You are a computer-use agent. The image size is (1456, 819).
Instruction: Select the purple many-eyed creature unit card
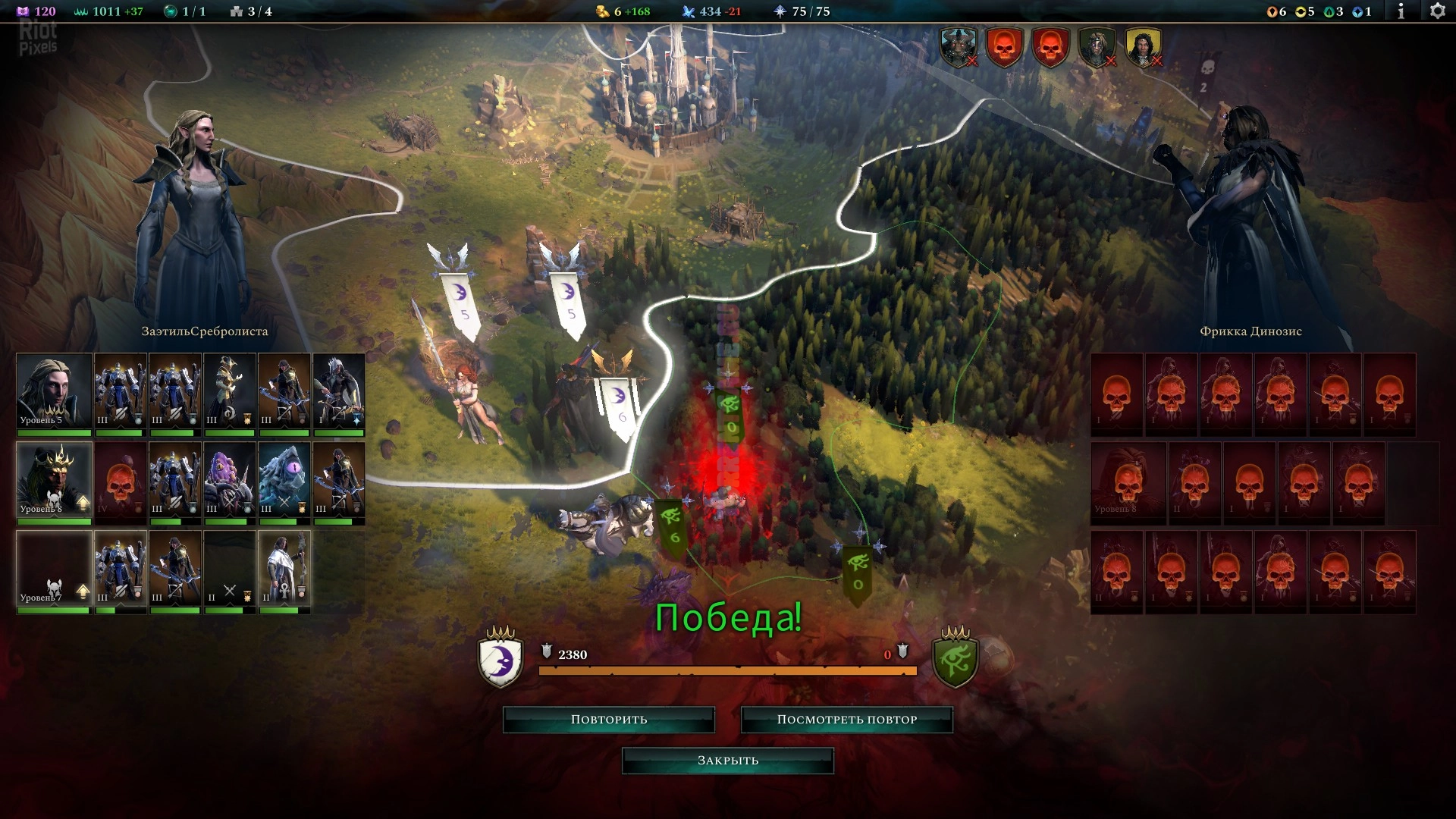(230, 480)
